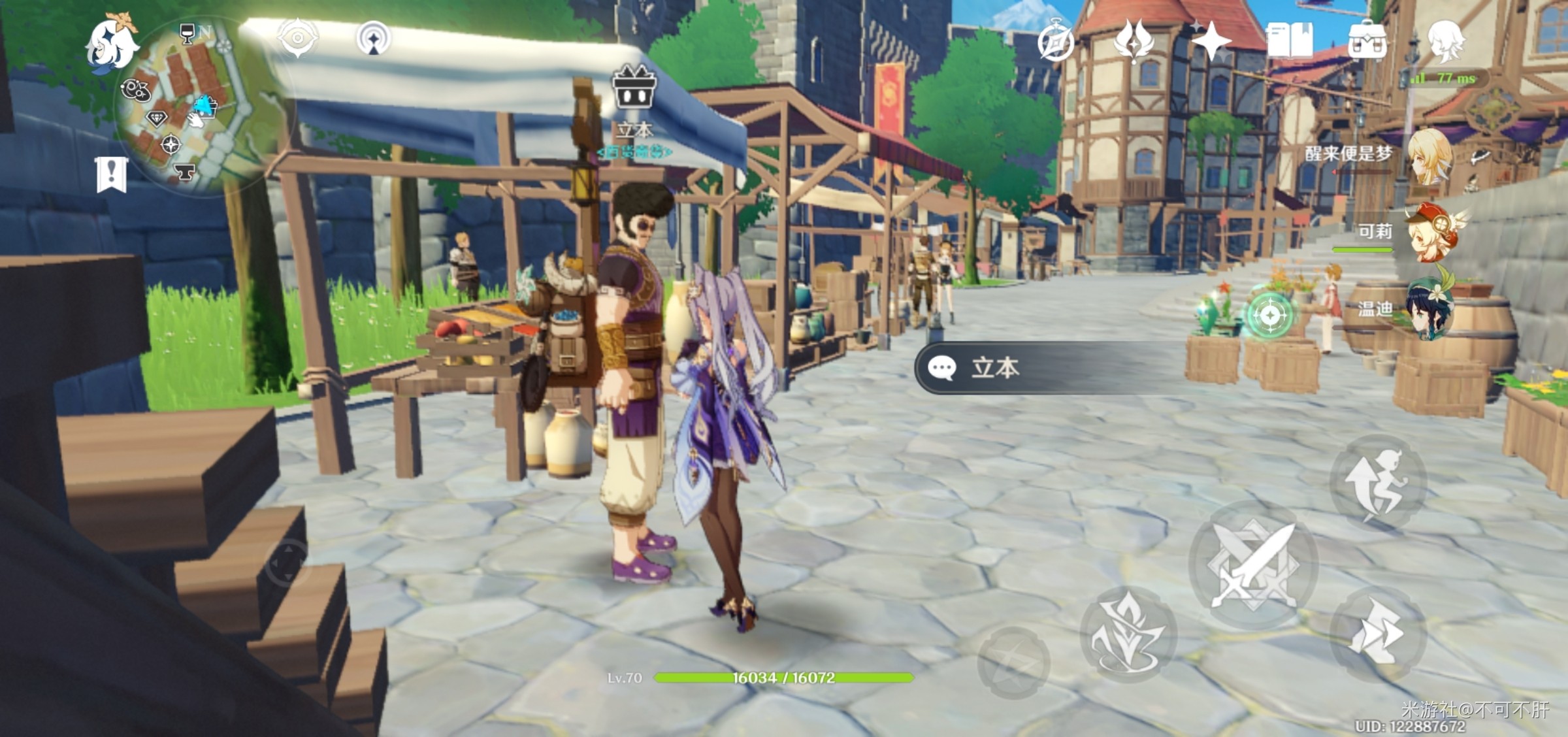Toggle the elemental sight eye icon
This screenshot has width=1568, height=737.
click(x=297, y=38)
